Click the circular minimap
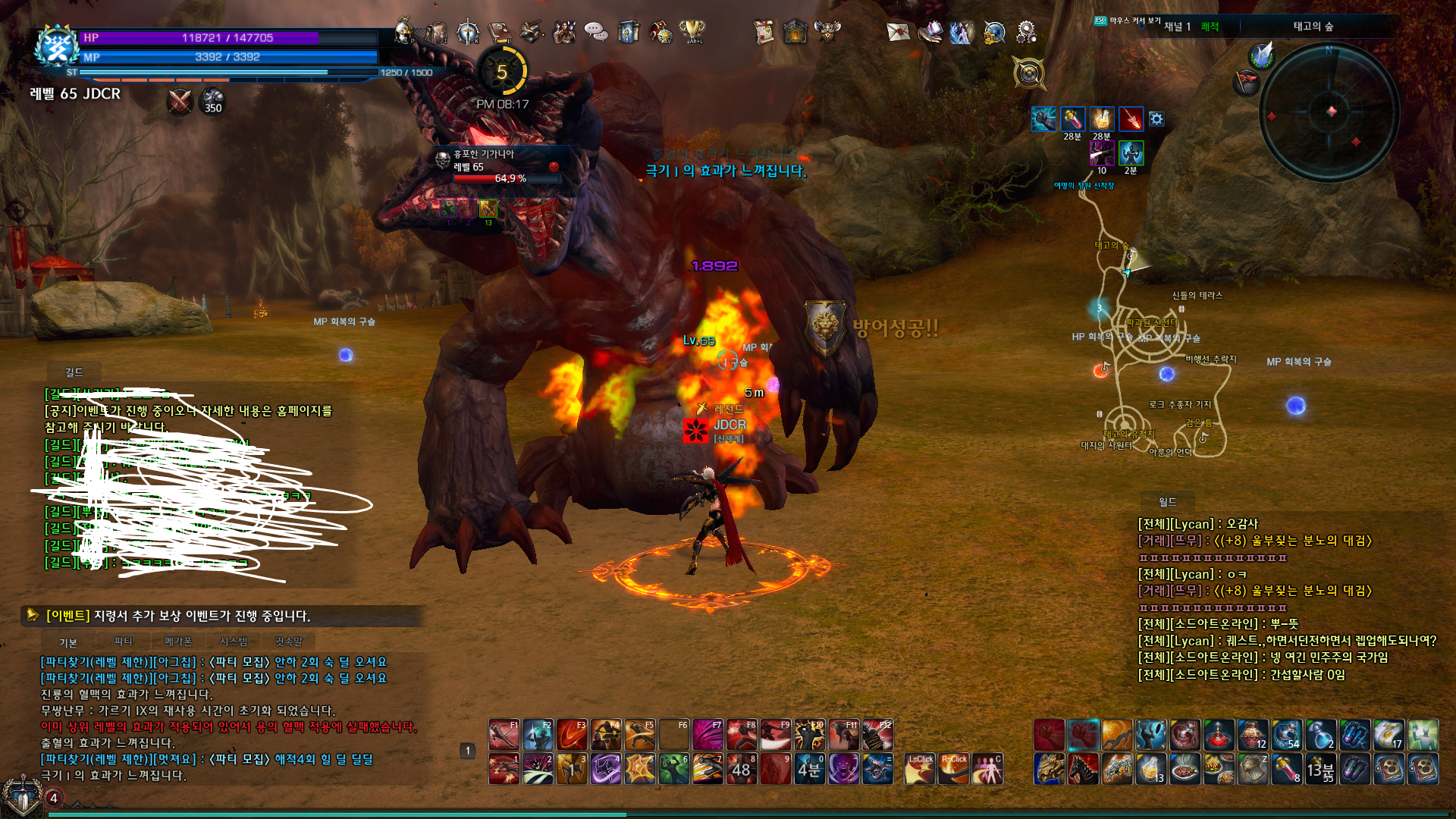The image size is (1456, 819). 1329,112
